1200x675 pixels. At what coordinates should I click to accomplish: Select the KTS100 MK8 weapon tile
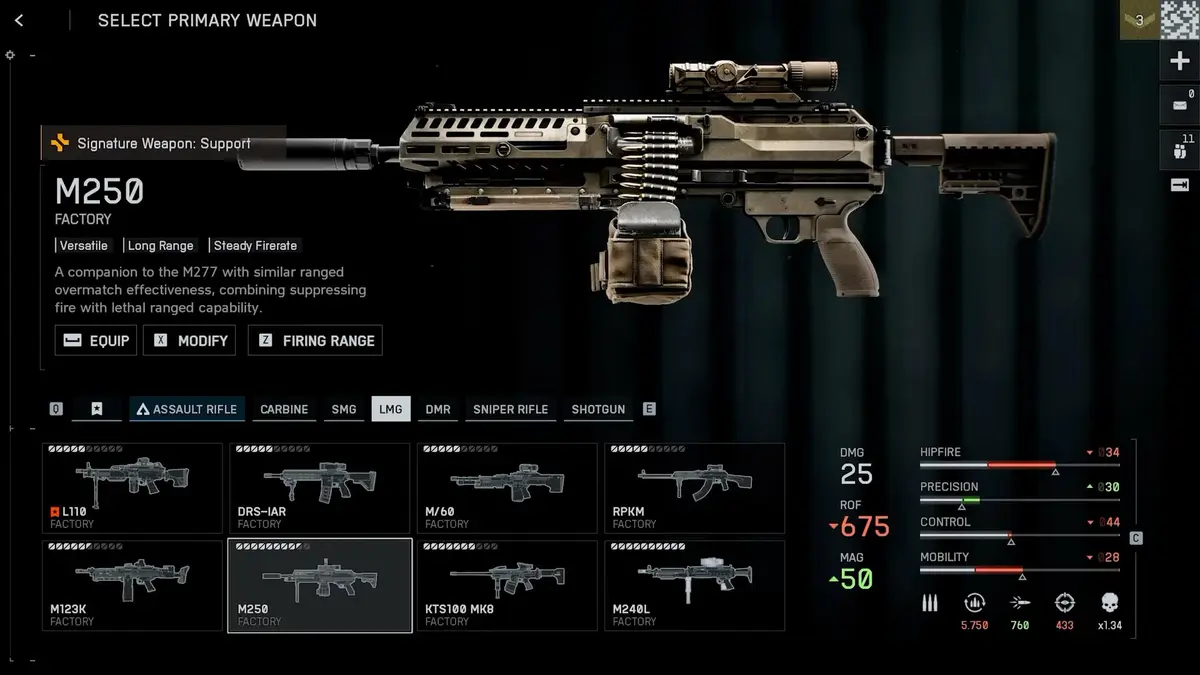pos(507,585)
